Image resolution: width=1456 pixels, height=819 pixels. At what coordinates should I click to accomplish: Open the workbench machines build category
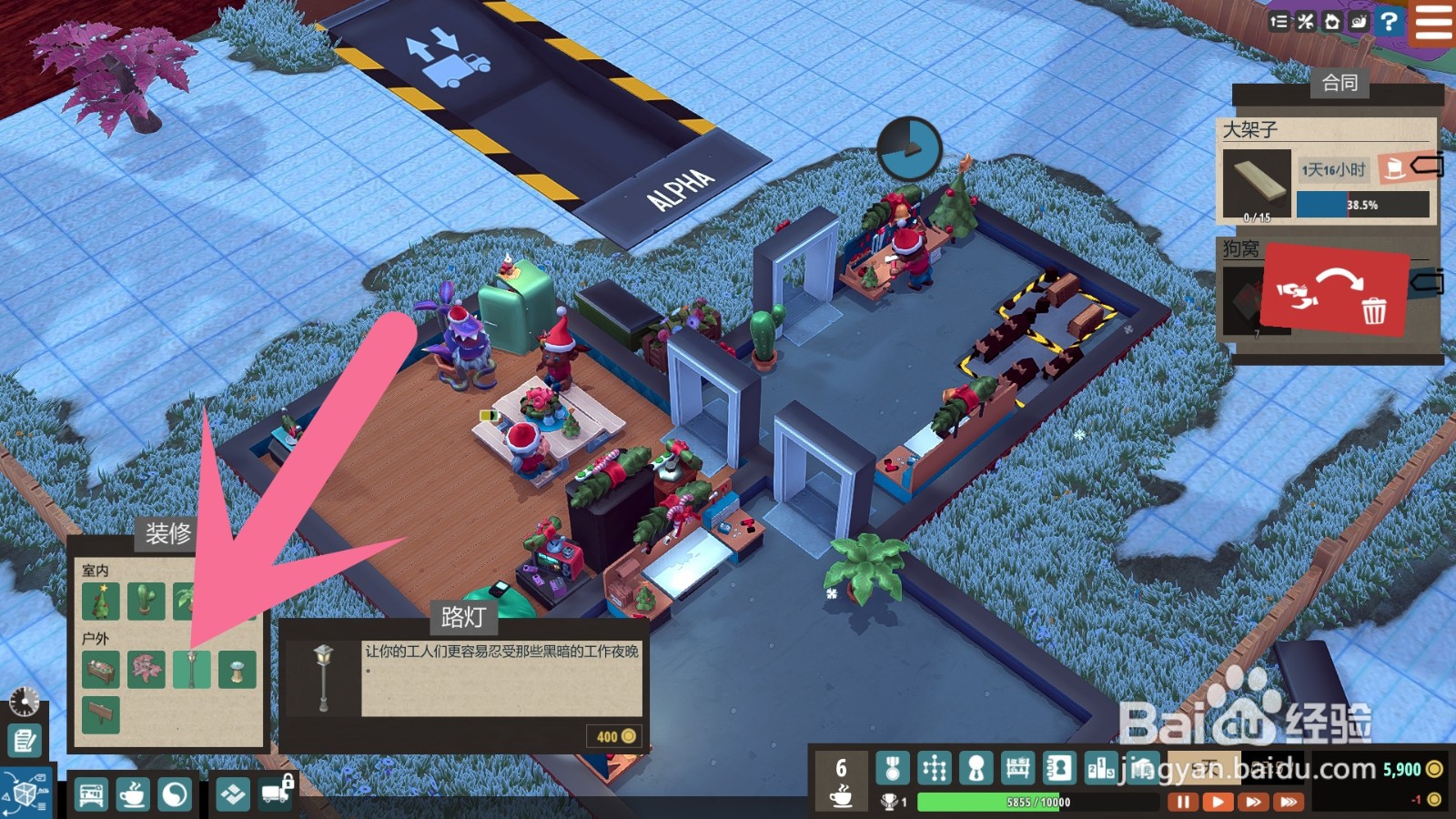(x=91, y=794)
